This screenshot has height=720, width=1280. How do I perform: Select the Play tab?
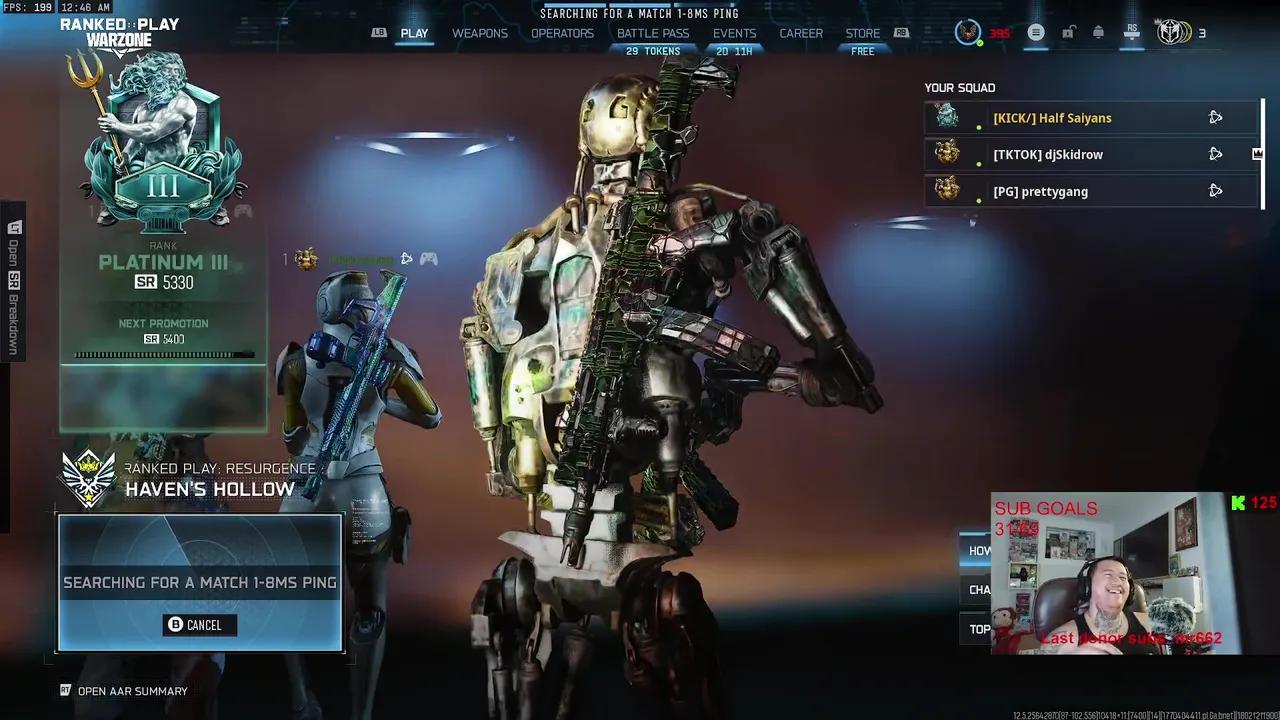pos(414,33)
